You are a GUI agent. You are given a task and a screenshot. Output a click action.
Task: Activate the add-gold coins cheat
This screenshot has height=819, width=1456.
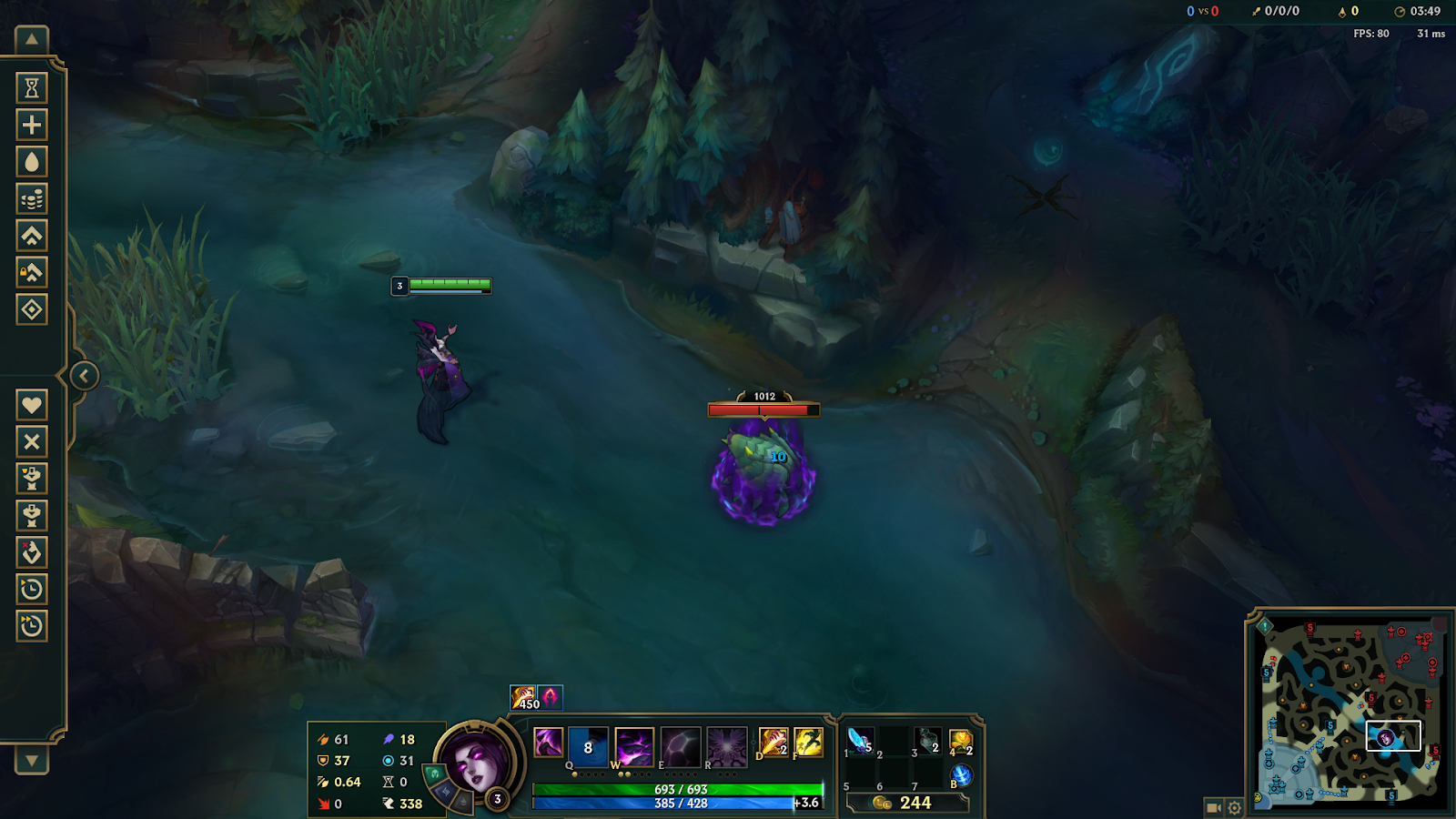point(32,198)
